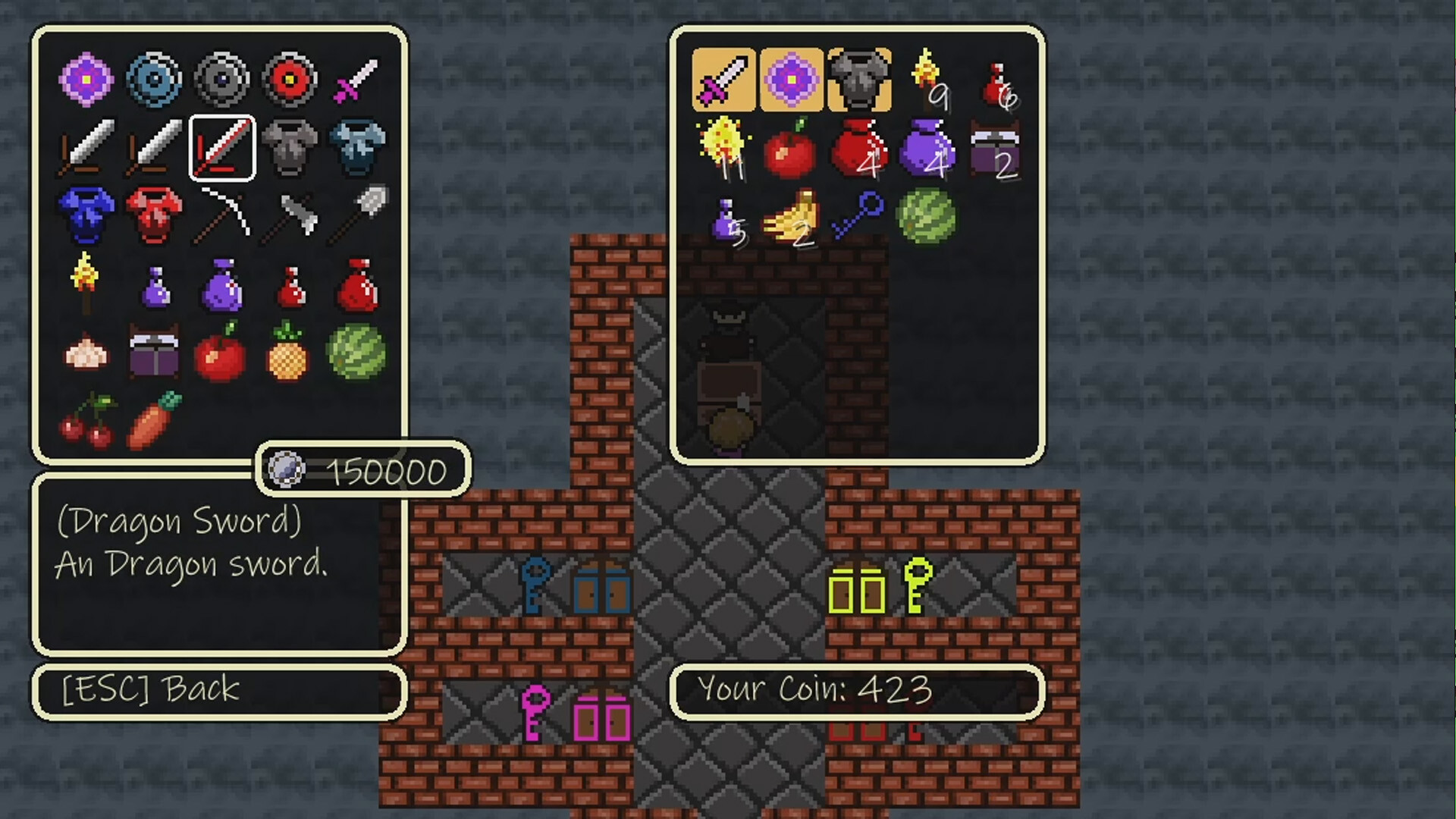Select the torch item in the shop

pyautogui.click(x=85, y=283)
